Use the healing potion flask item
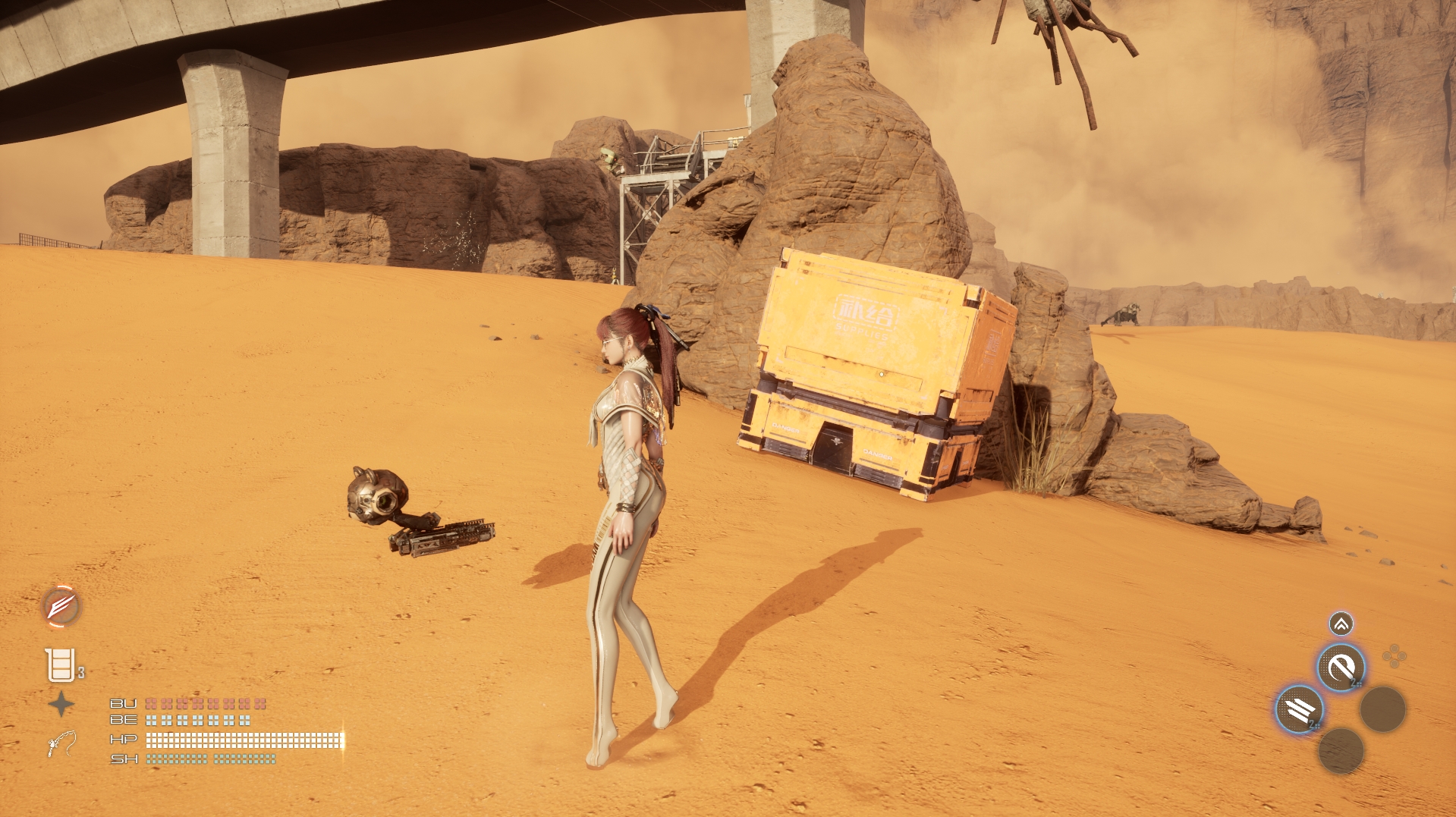The width and height of the screenshot is (1456, 817). [60, 665]
